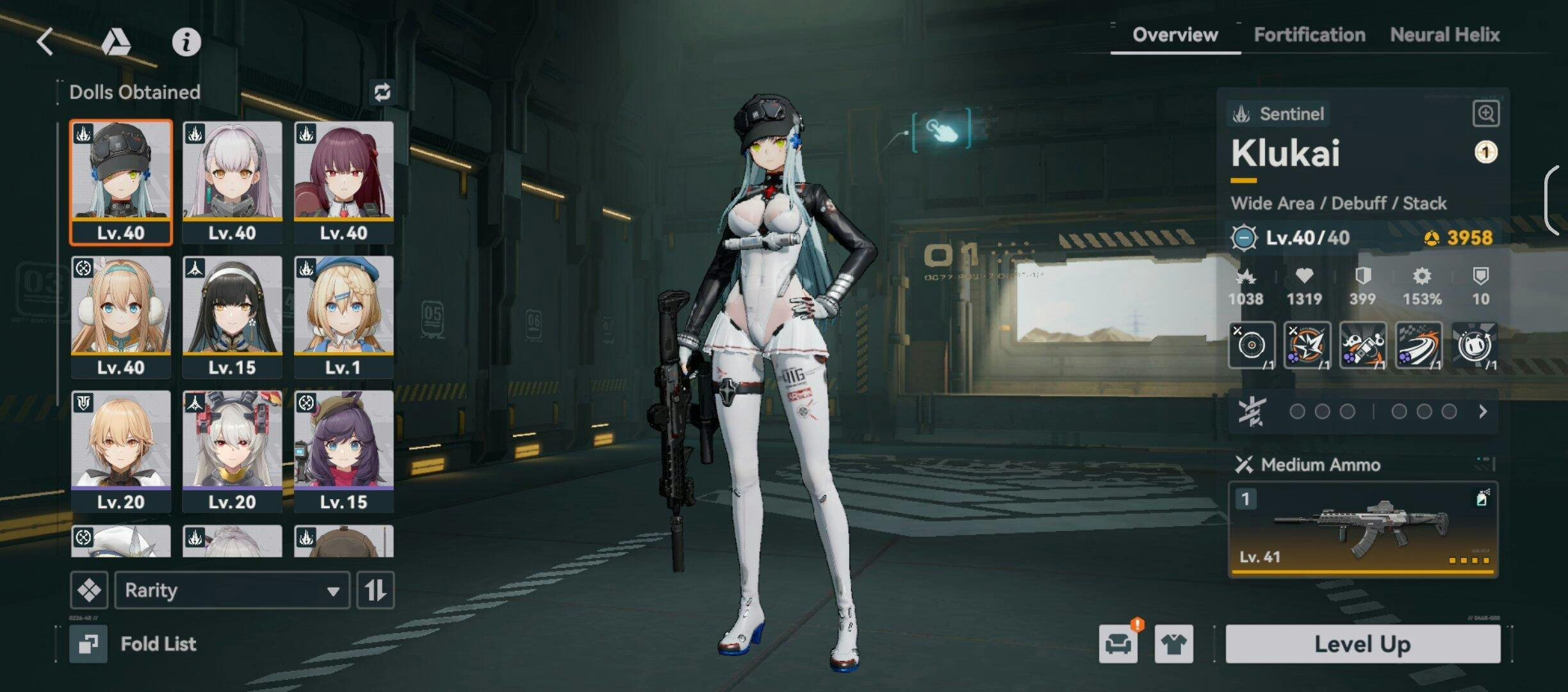Toggle the sort order arrows button
The width and height of the screenshot is (1568, 692).
pos(375,590)
